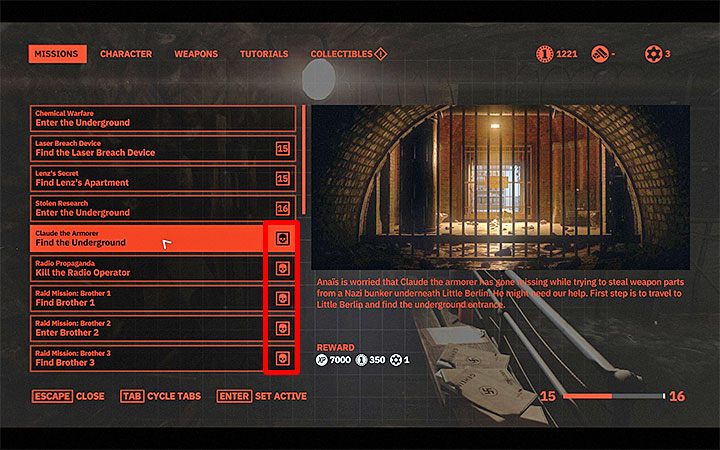Open the Character tab
This screenshot has width=720, height=450.
point(126,54)
